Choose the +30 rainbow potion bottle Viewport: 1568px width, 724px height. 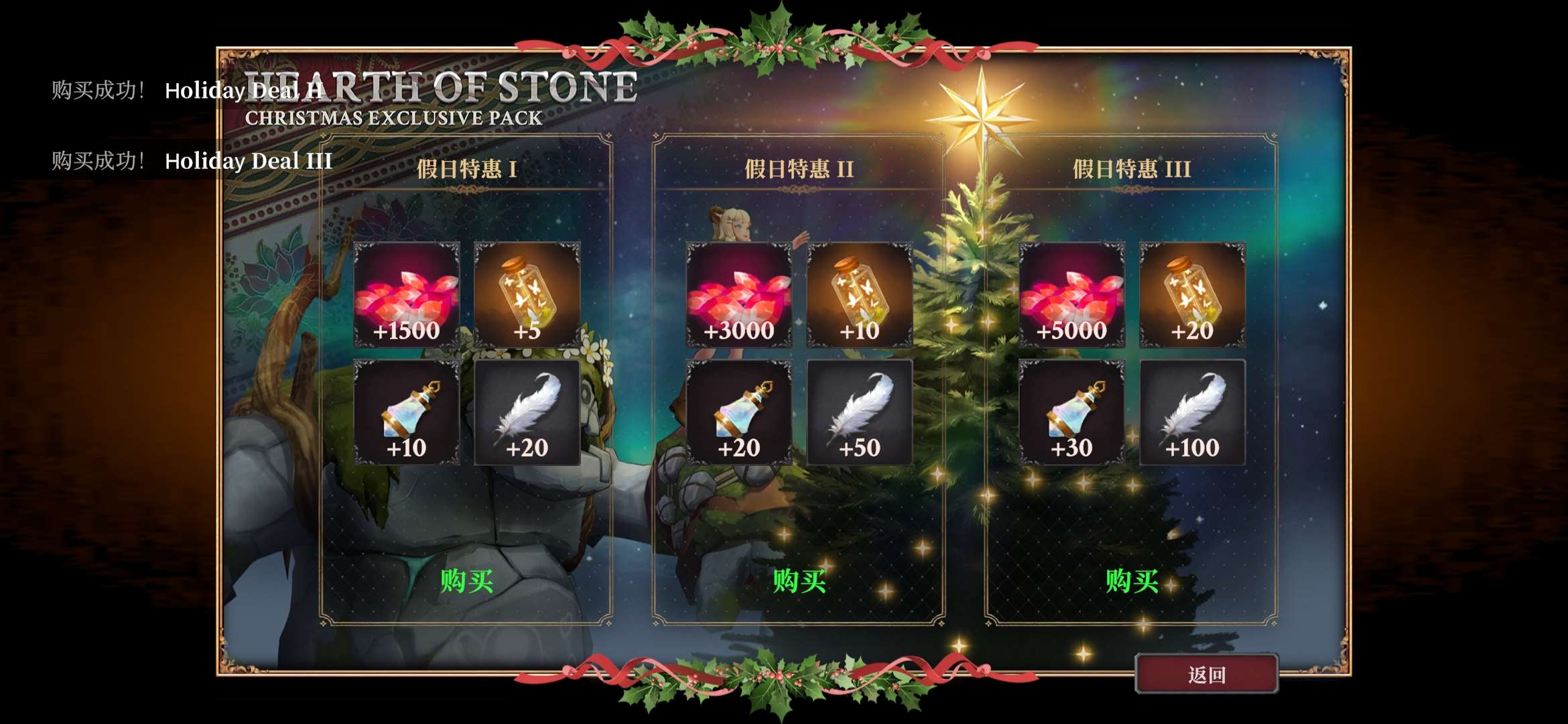pyautogui.click(x=1072, y=412)
